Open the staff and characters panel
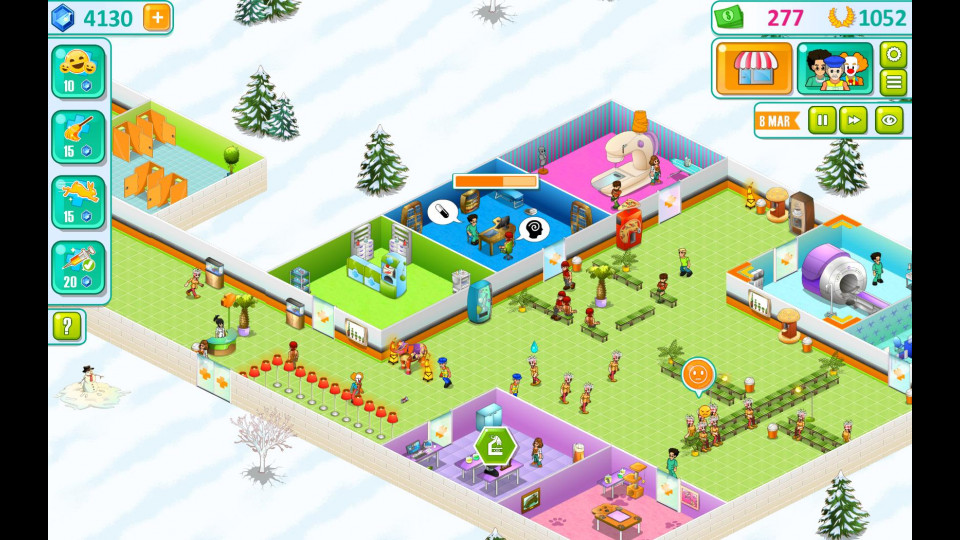The height and width of the screenshot is (540, 960). (x=835, y=68)
